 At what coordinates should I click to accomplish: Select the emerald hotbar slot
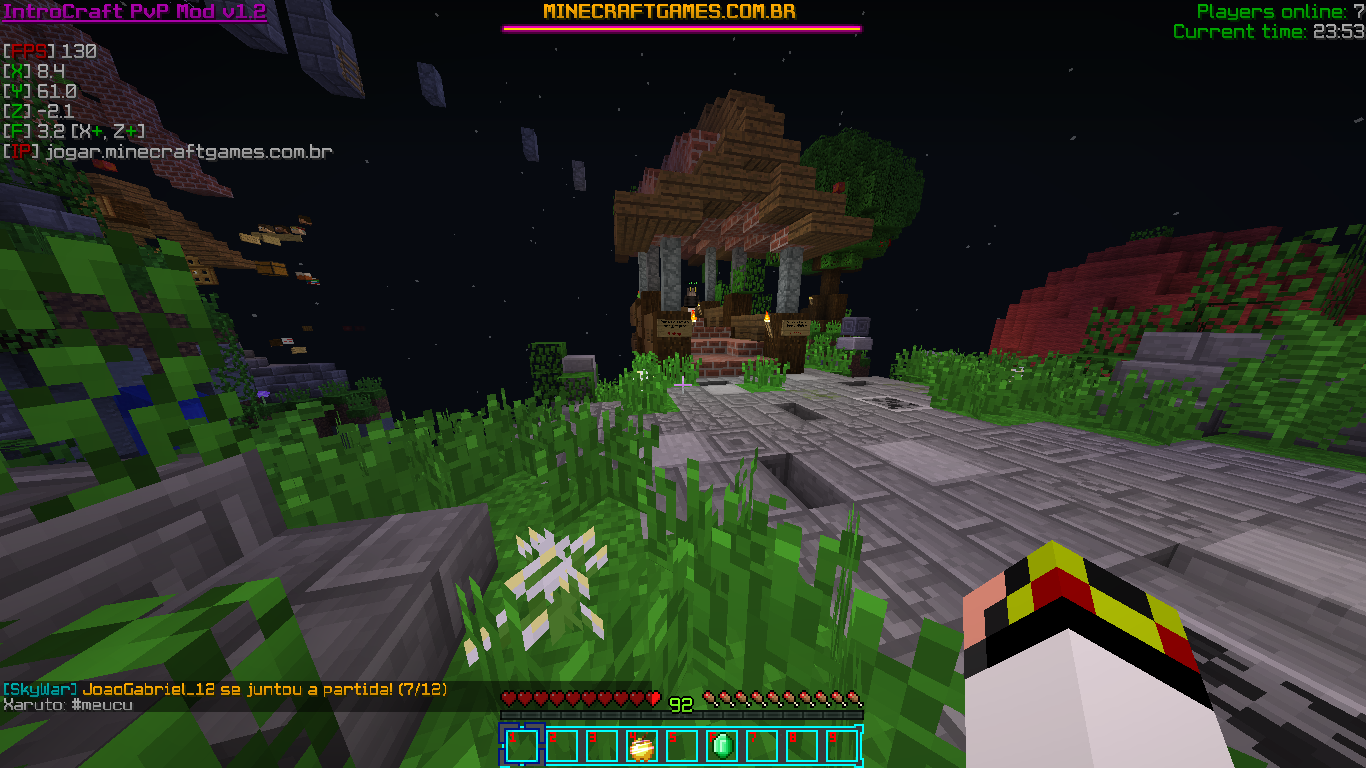pos(721,746)
